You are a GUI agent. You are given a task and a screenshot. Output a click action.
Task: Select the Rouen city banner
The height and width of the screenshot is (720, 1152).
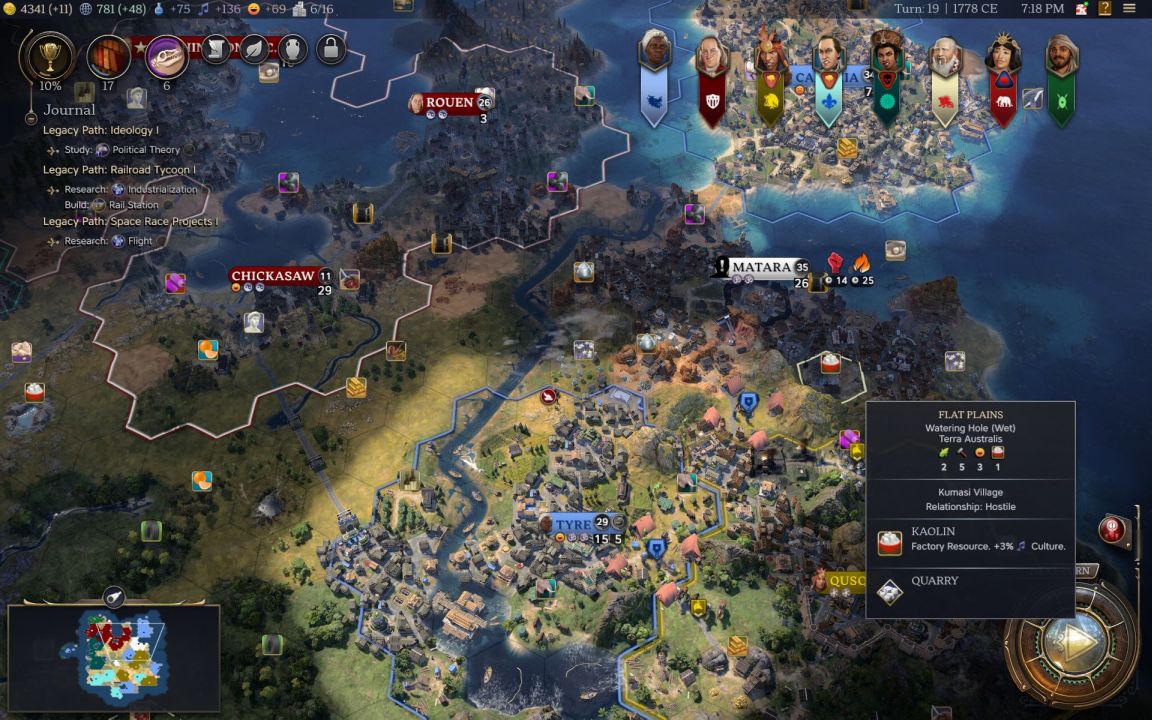point(449,102)
